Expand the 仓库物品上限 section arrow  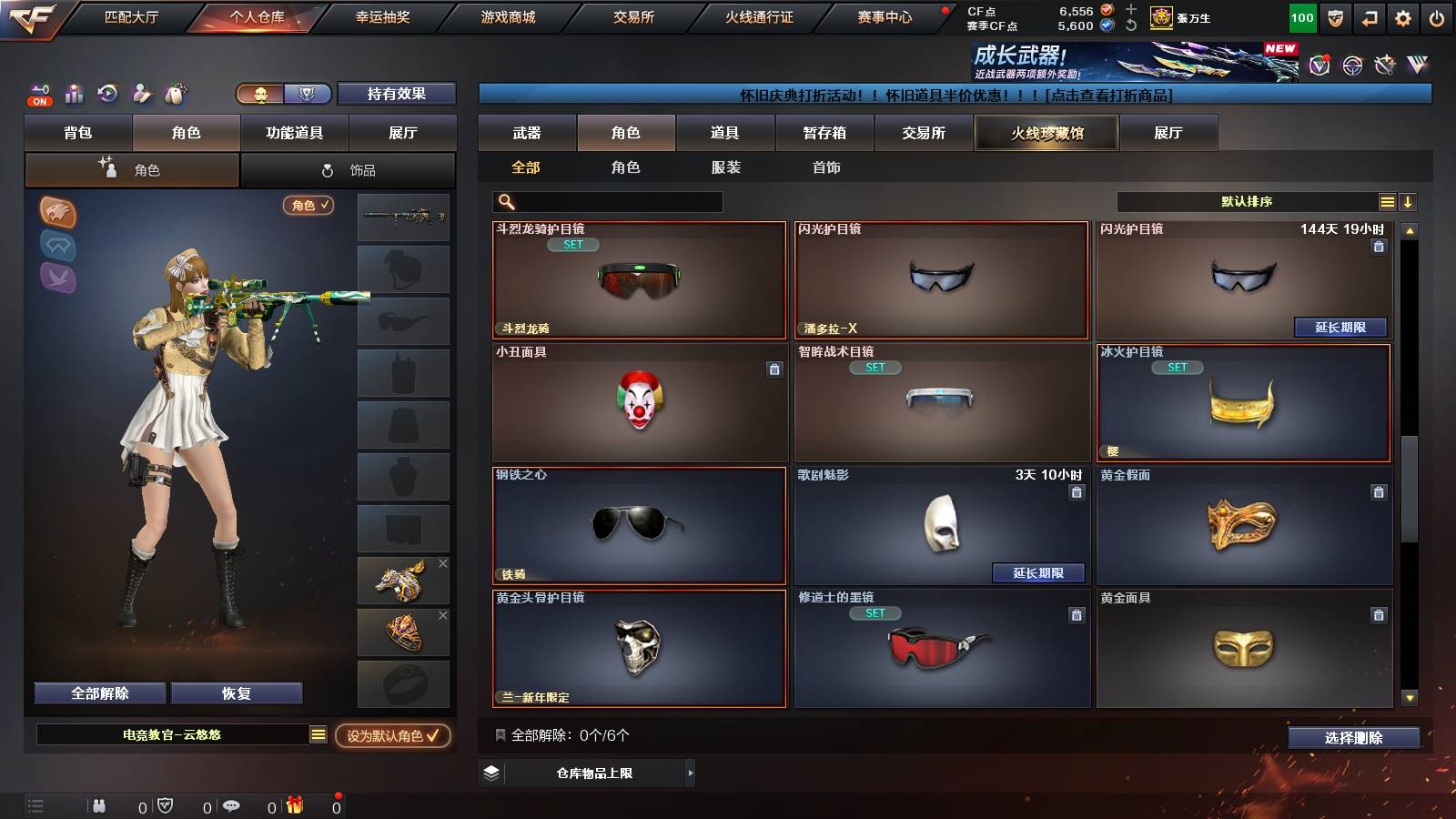[x=689, y=775]
